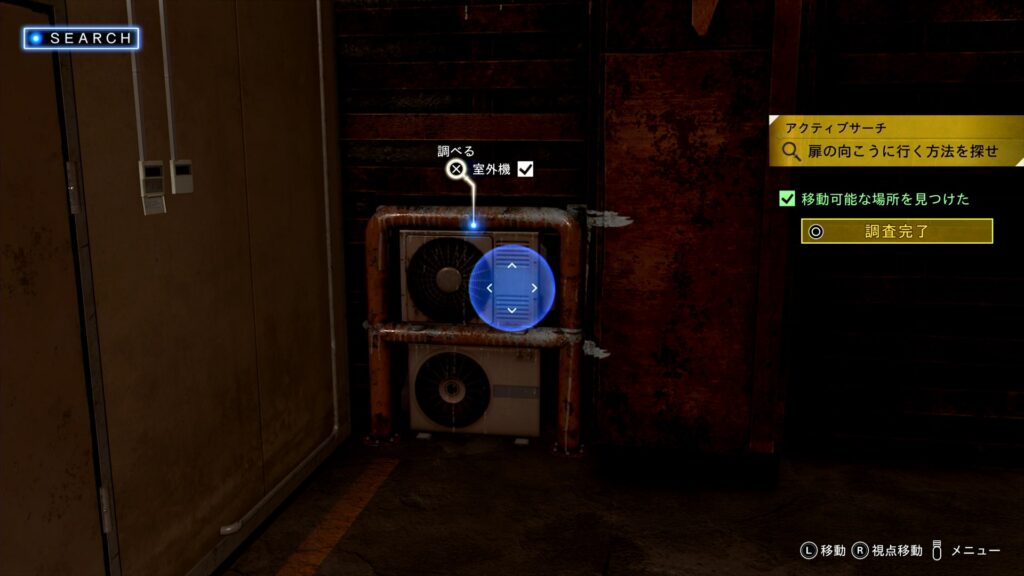Open the アクティブサーチ objective banner

(896, 141)
